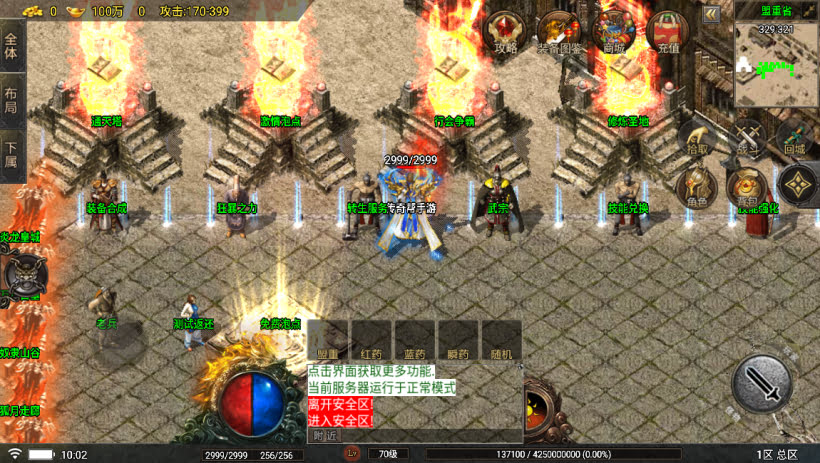The width and height of the screenshot is (820, 463).
Task: Open the minimap
Action: [776, 65]
